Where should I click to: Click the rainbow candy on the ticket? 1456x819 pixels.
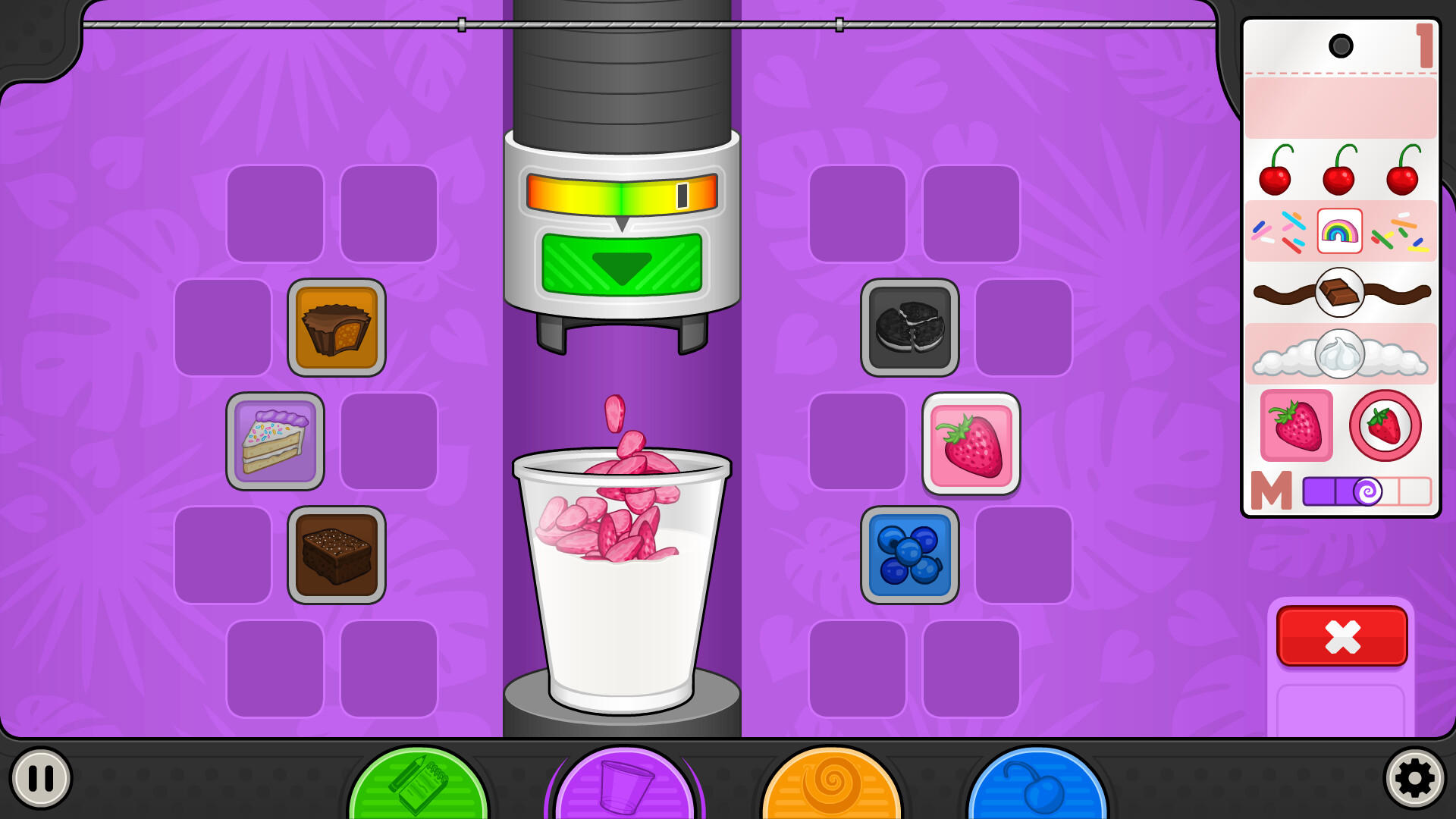coord(1340,231)
